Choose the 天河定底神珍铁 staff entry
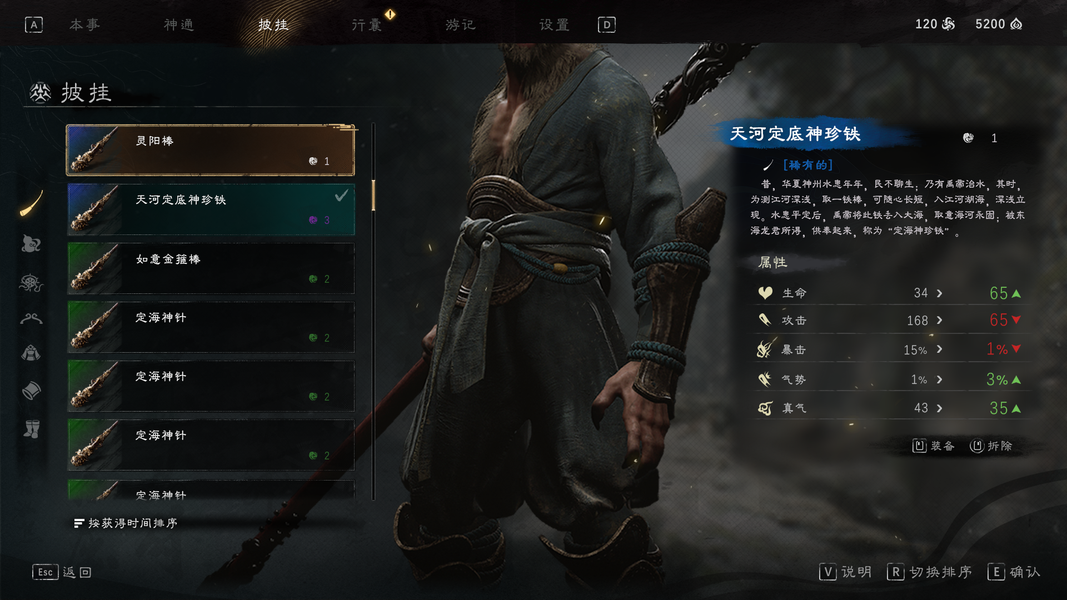This screenshot has width=1067, height=600. coord(210,209)
